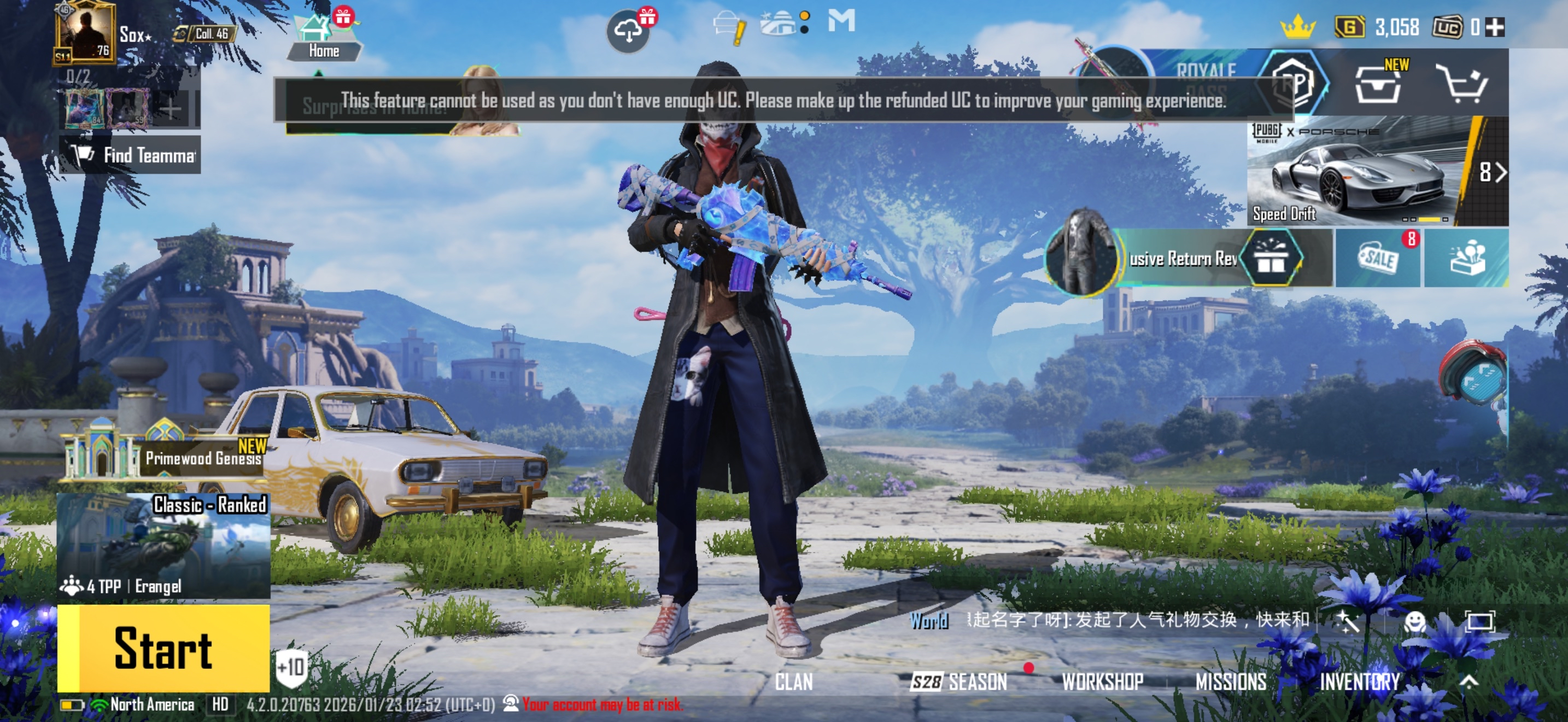Add UC with the plus button

tap(1495, 27)
